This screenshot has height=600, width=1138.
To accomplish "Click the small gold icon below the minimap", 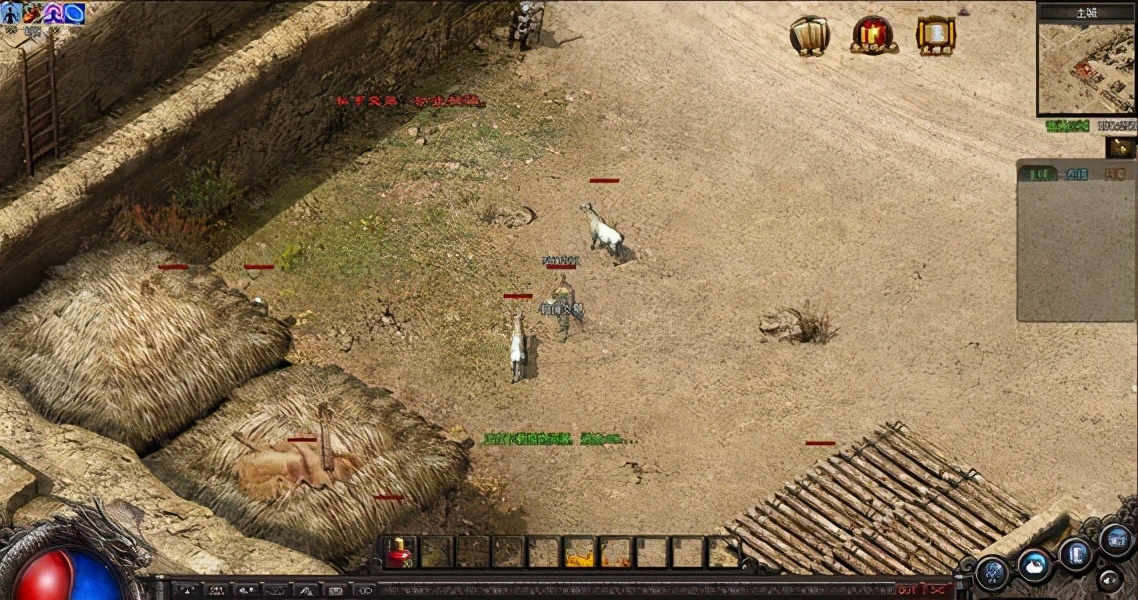I will (1120, 147).
